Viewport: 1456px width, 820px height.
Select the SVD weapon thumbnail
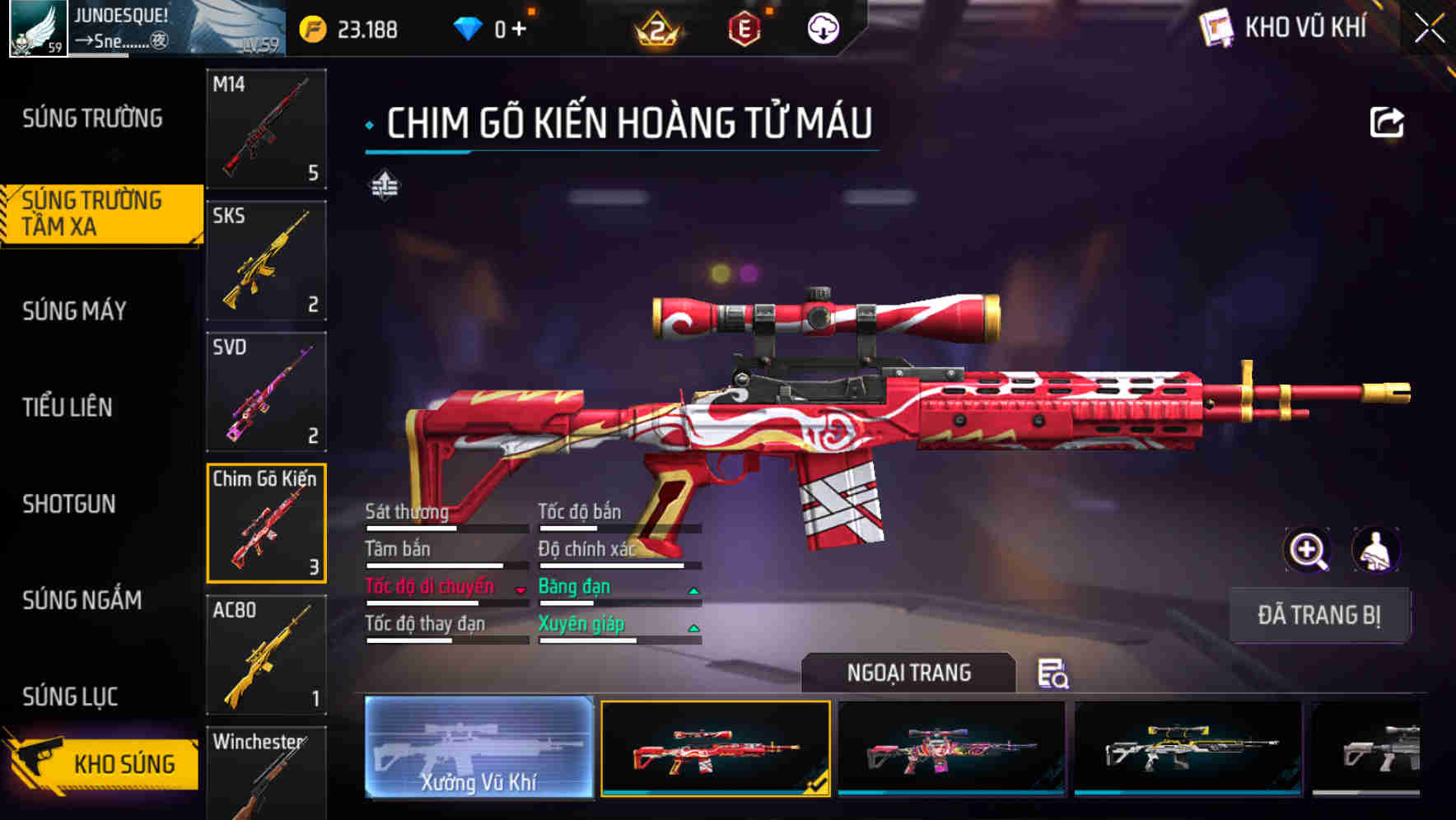click(x=265, y=392)
